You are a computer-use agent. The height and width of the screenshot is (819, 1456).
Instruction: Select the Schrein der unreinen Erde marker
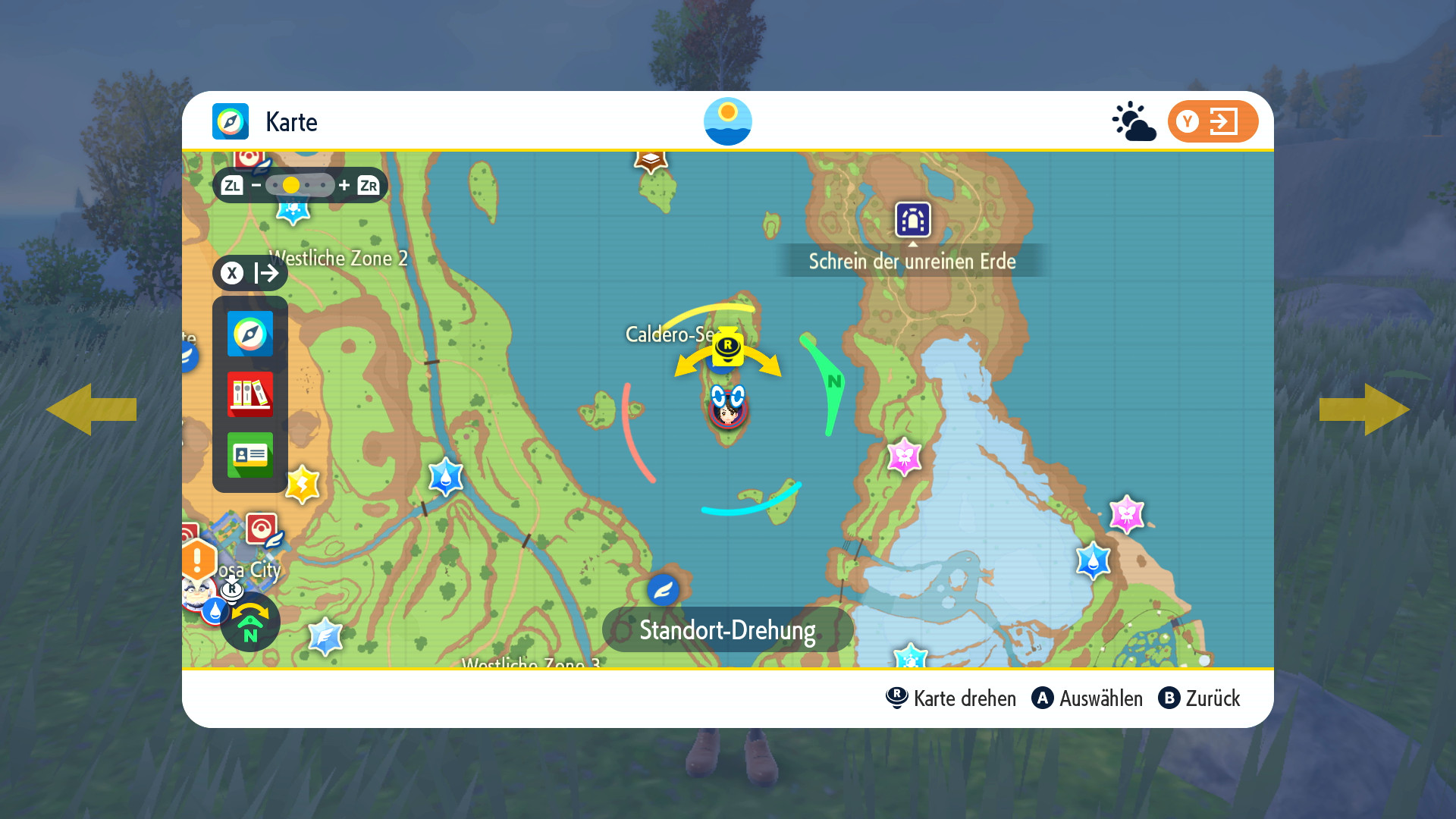click(x=912, y=220)
